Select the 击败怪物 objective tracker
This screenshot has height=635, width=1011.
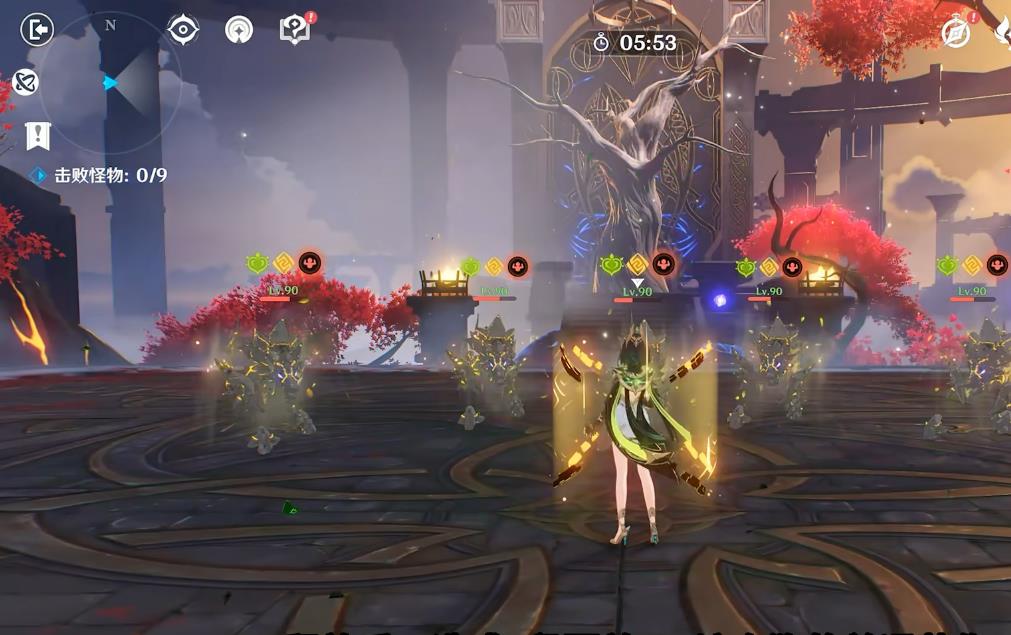[x=100, y=176]
